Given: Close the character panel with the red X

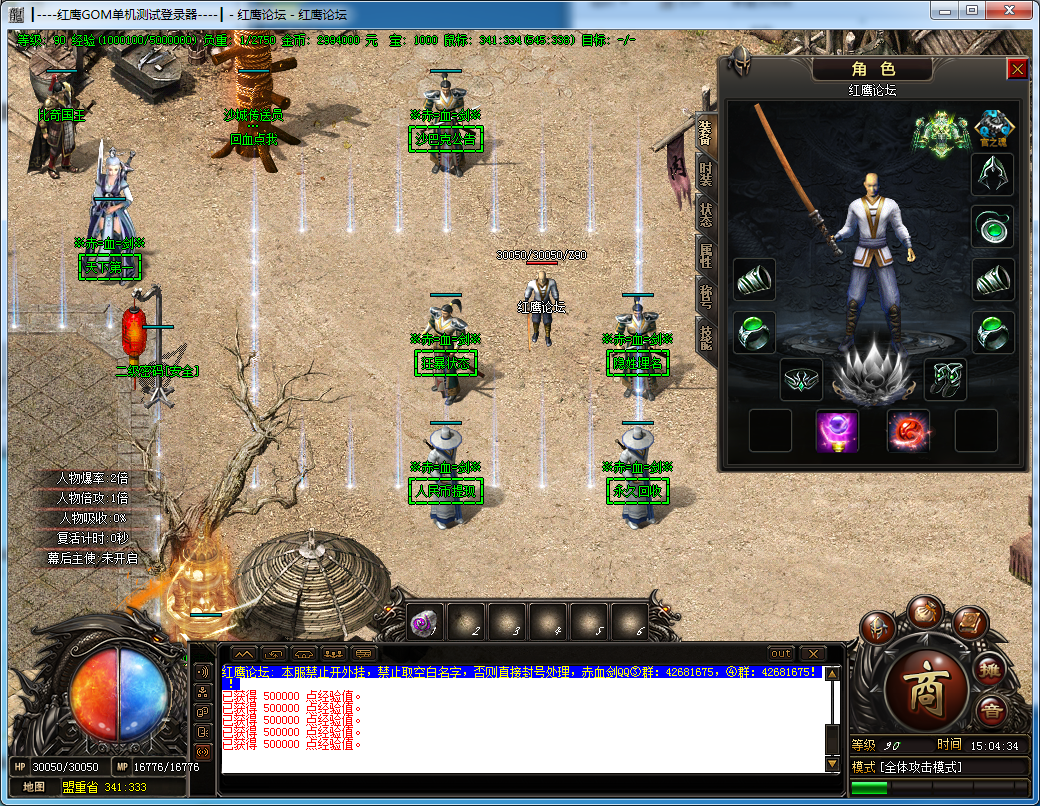Looking at the screenshot, I should (1017, 69).
